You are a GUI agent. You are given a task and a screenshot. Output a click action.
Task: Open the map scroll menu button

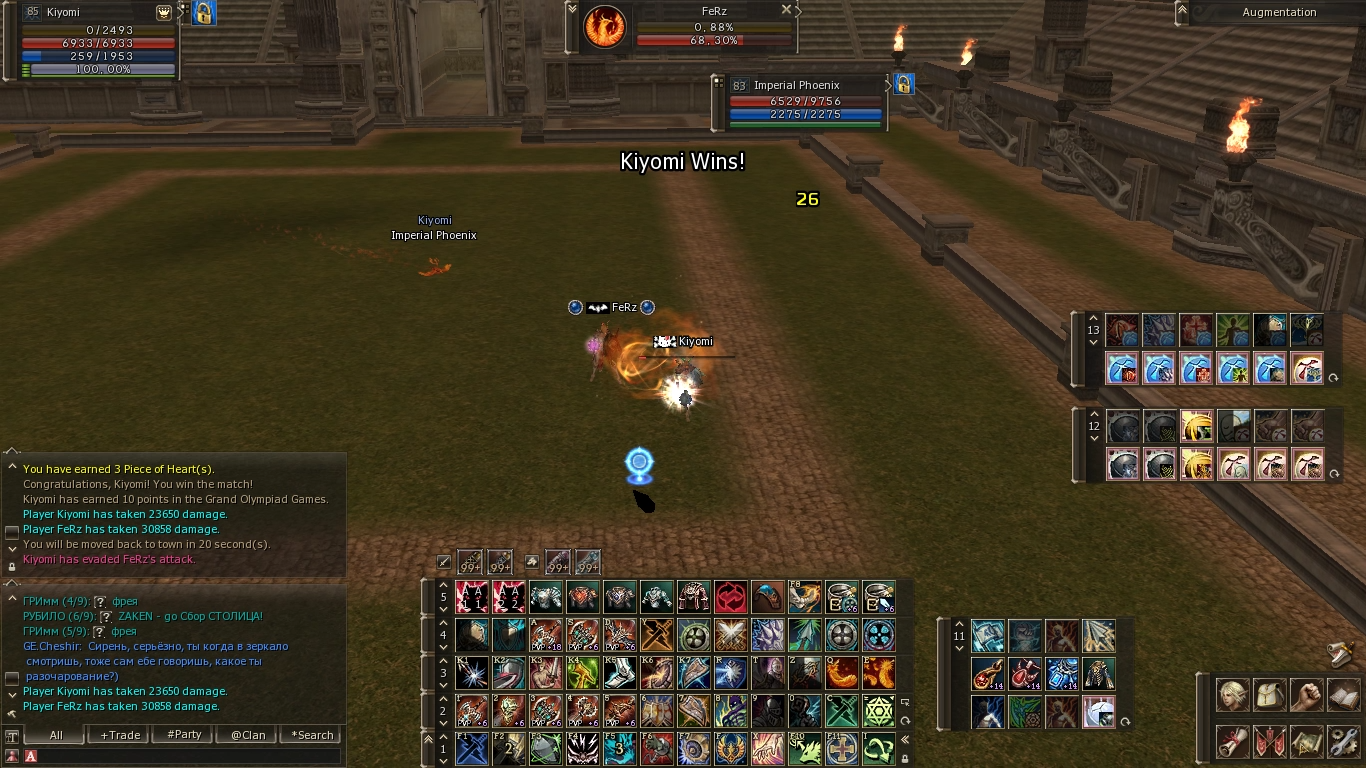tap(1306, 741)
